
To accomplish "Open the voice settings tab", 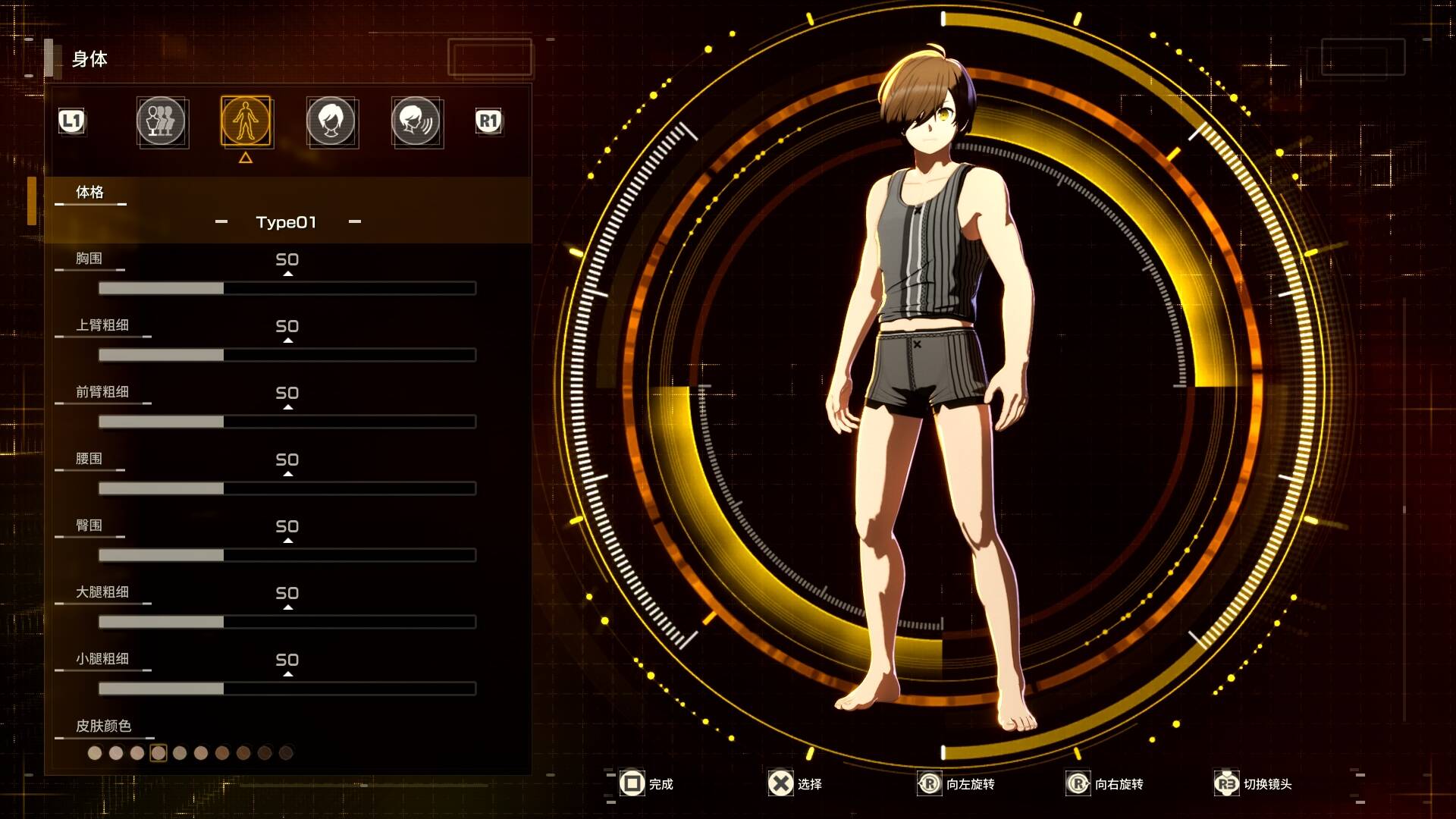I will click(x=416, y=121).
